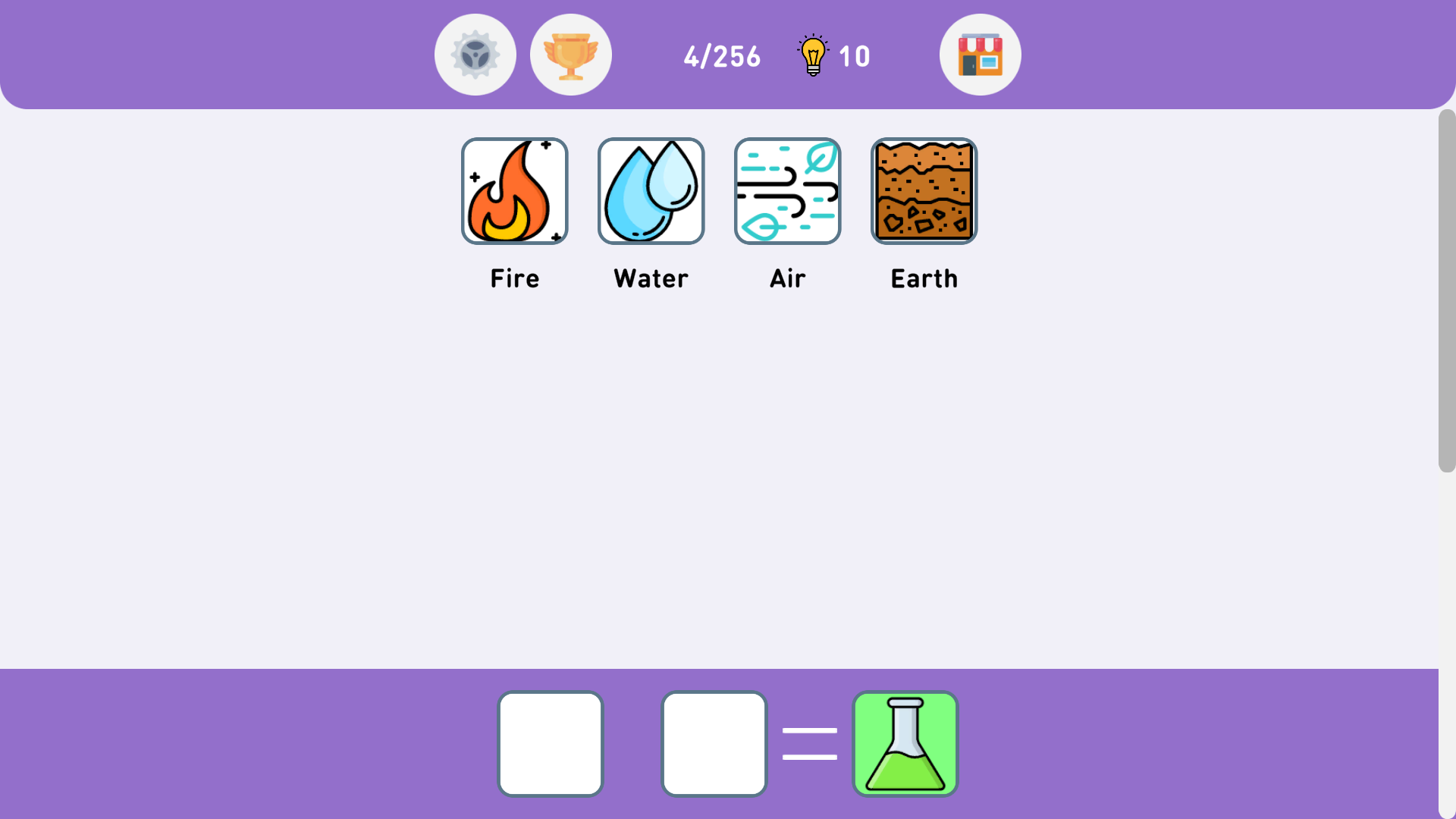The width and height of the screenshot is (1456, 819).
Task: Click the hint count number 10
Action: 855,56
